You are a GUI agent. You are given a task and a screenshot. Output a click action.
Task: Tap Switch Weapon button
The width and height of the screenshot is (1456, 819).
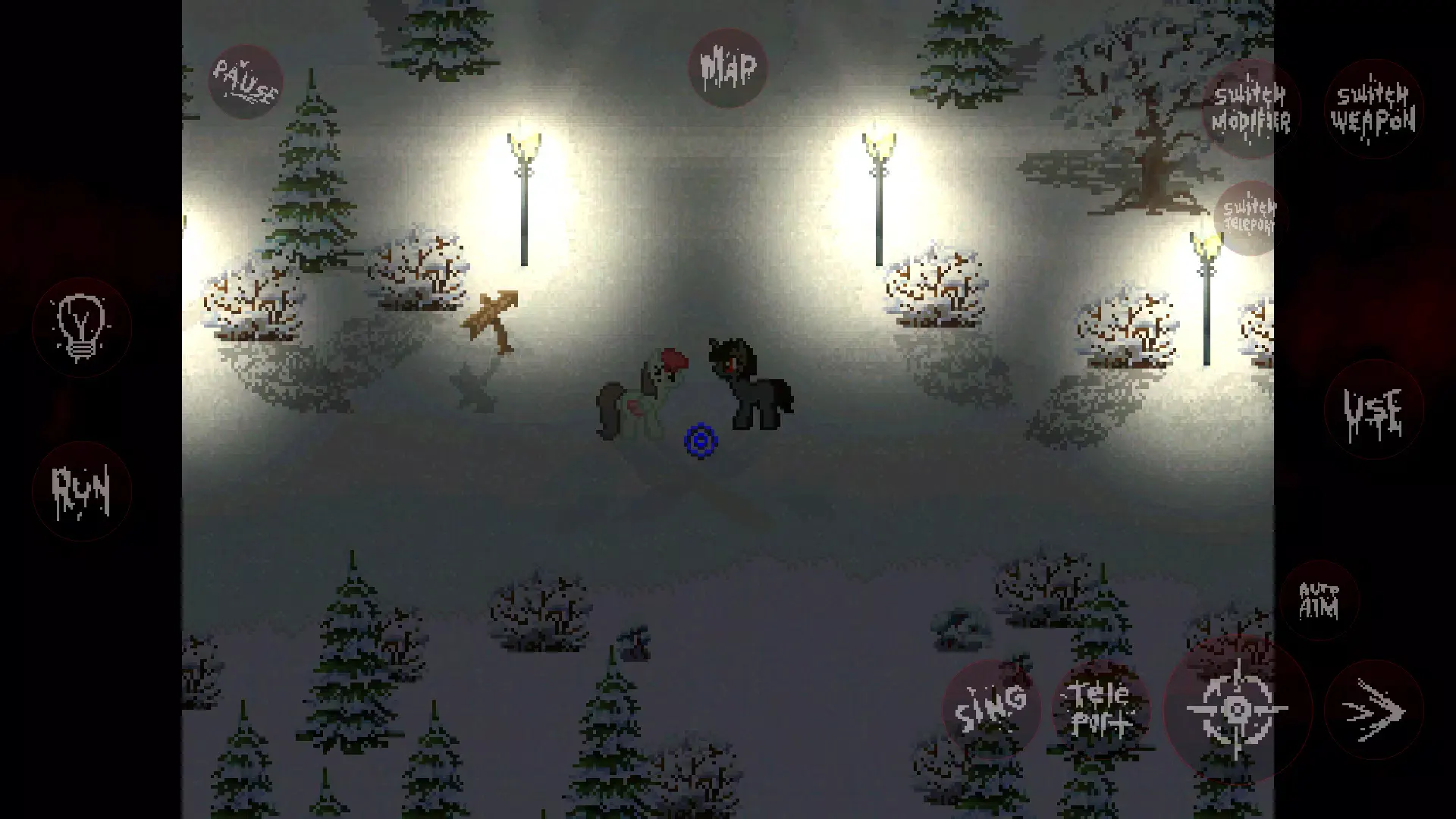(x=1373, y=109)
